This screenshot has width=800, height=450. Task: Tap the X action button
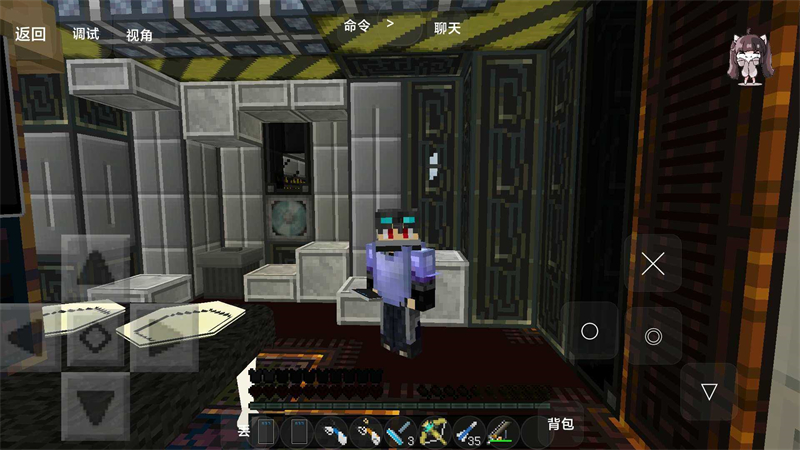[653, 264]
